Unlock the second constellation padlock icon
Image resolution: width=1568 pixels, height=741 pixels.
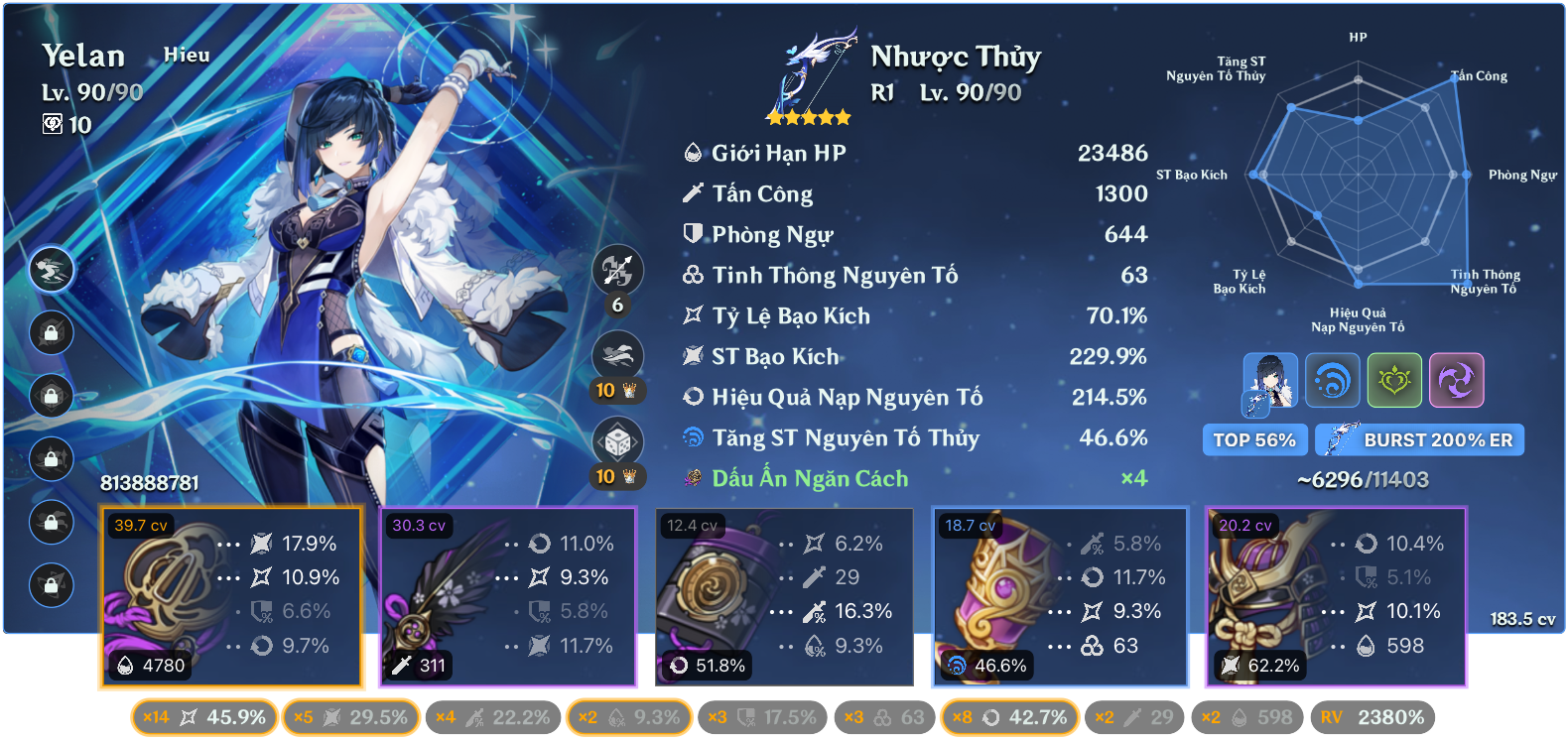pos(52,333)
